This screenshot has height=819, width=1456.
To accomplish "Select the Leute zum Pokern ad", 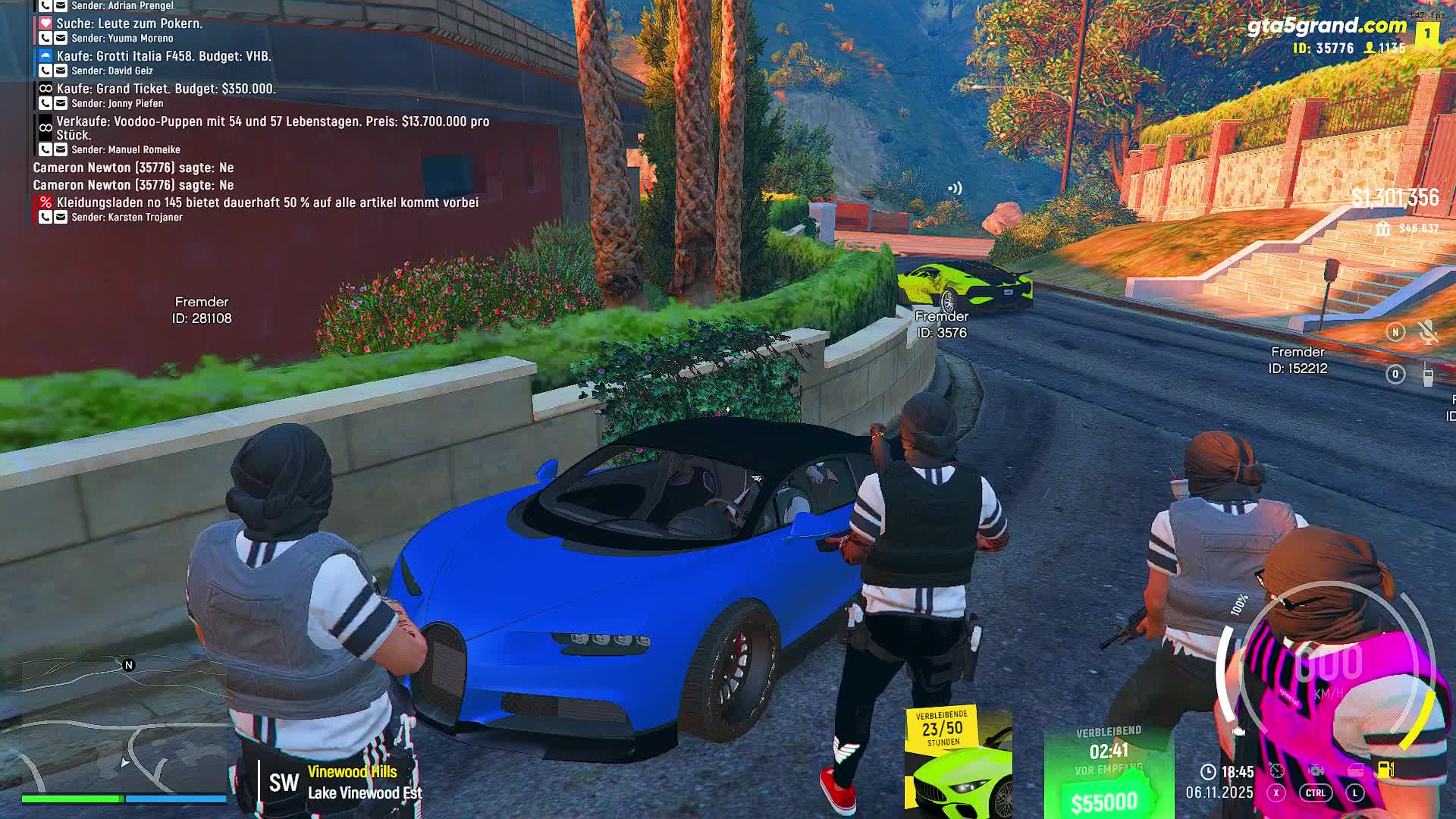I will [129, 24].
